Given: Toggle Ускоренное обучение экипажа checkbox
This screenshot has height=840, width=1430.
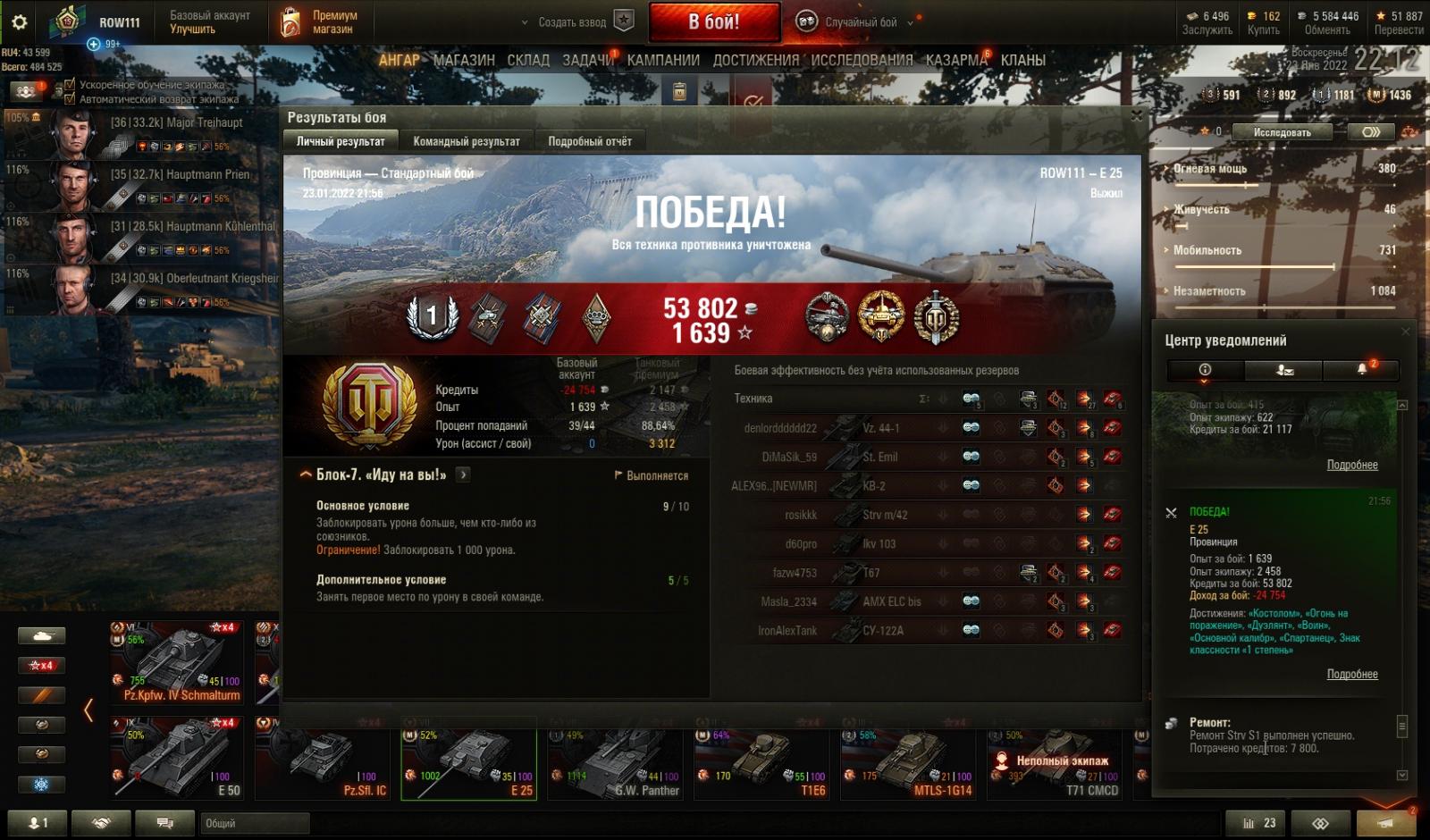Looking at the screenshot, I should pyautogui.click(x=71, y=85).
